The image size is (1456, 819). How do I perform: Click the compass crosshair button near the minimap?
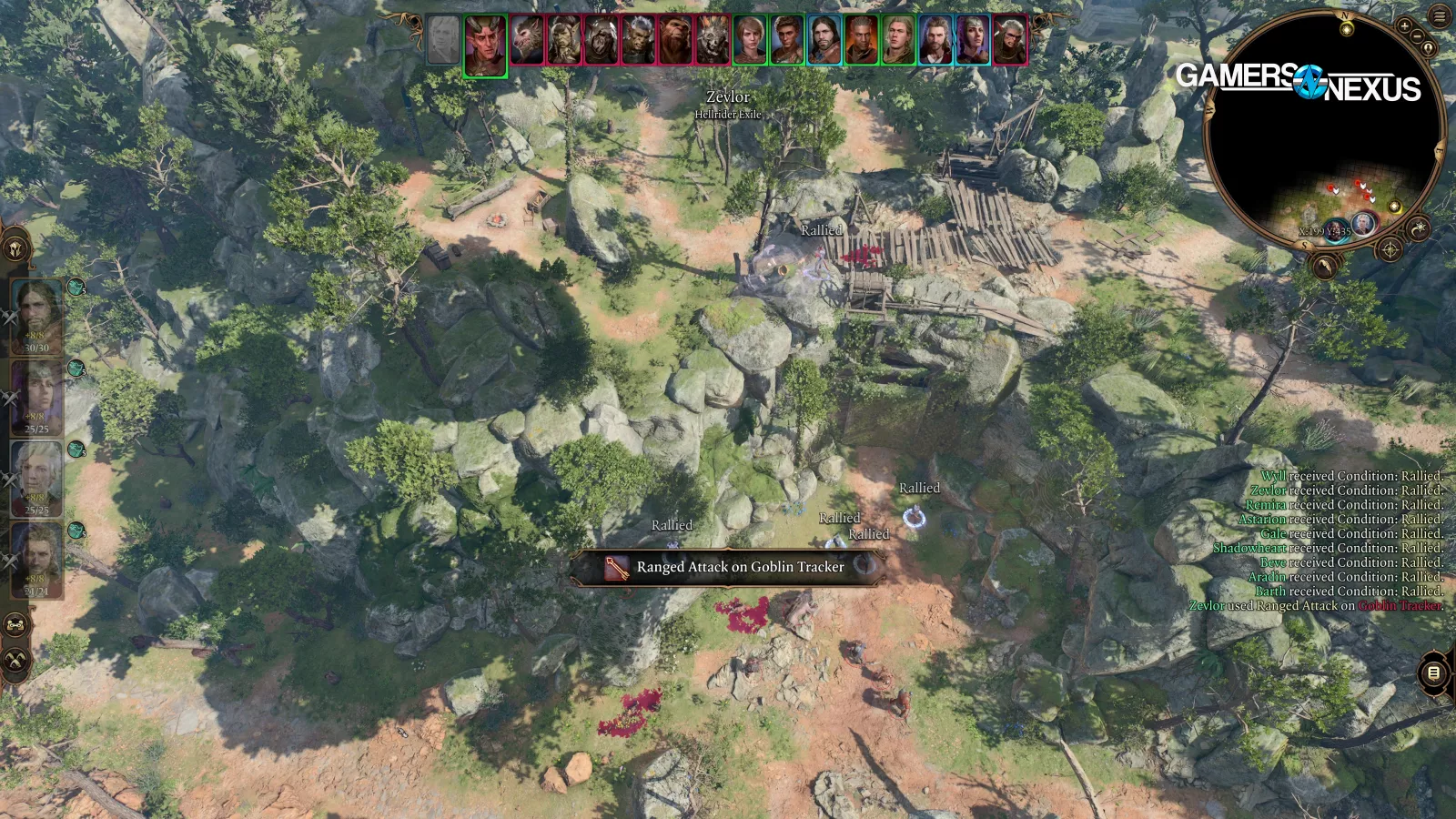(1390, 248)
